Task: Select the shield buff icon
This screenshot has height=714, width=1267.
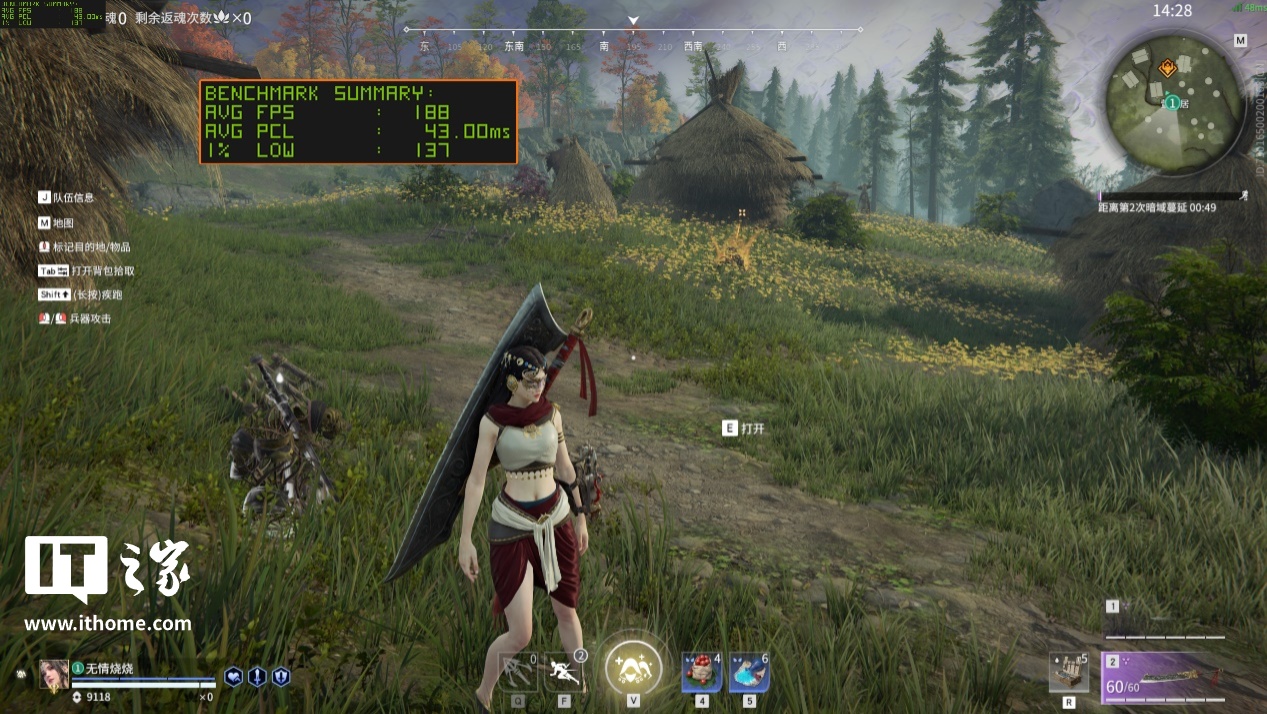Action: coord(281,676)
